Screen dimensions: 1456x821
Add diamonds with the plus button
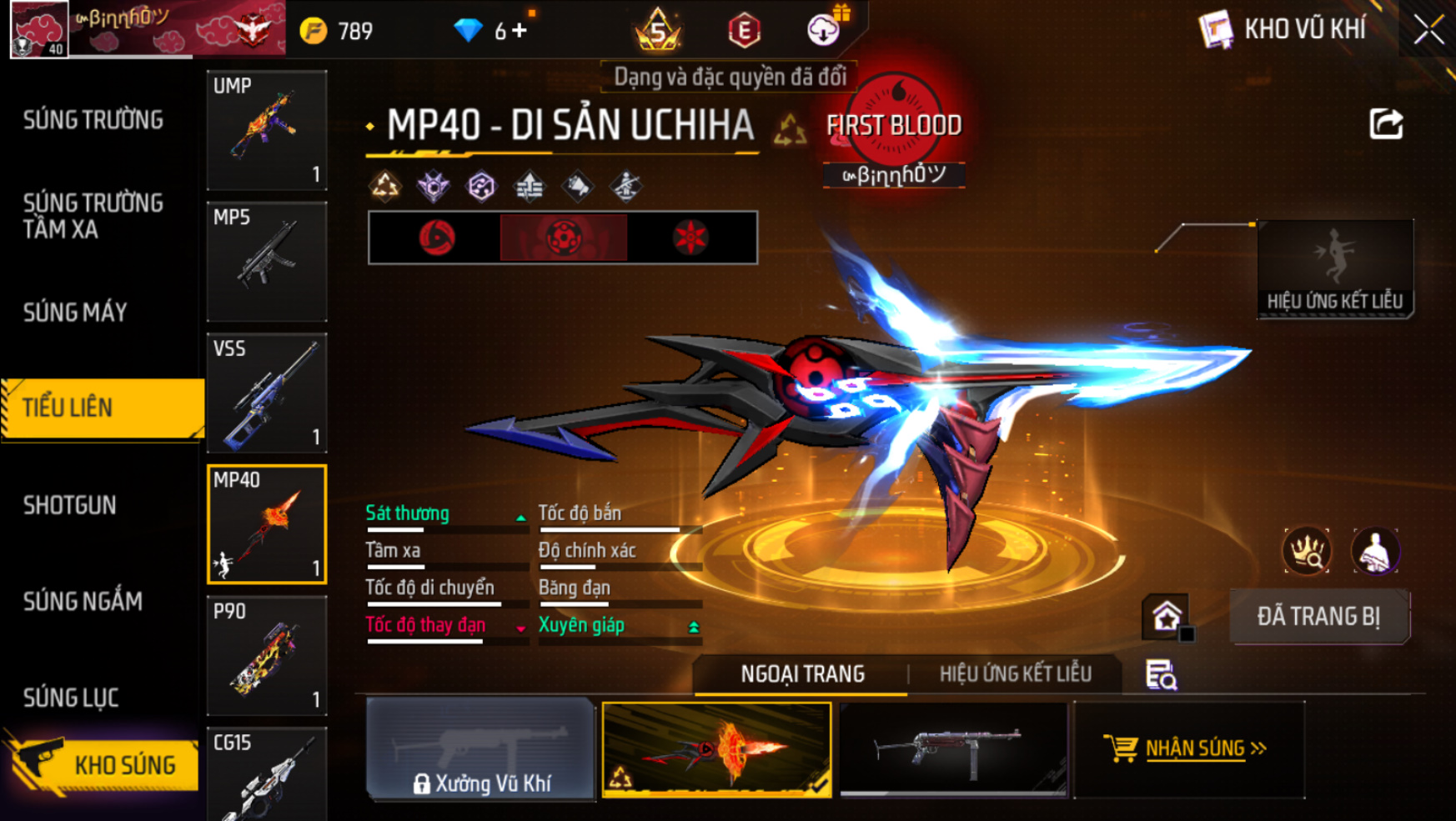click(520, 31)
